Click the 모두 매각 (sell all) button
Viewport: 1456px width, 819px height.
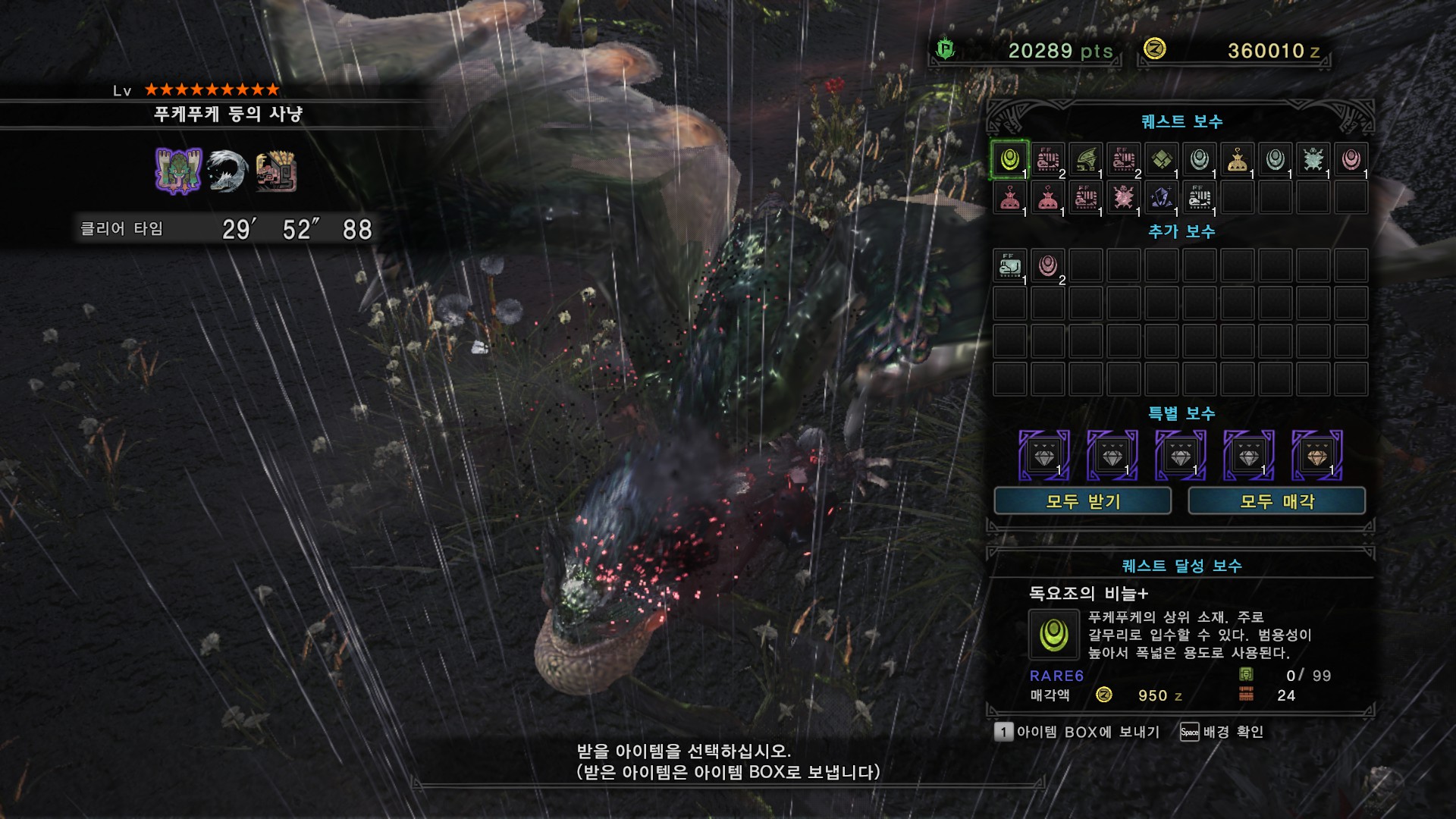point(1276,501)
